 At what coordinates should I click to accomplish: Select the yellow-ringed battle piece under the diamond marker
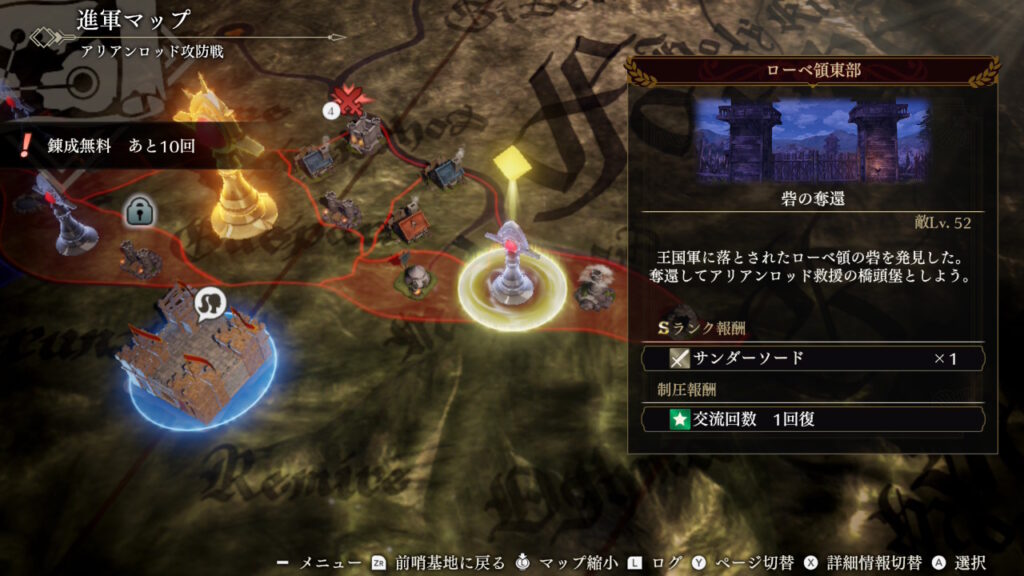[511, 270]
